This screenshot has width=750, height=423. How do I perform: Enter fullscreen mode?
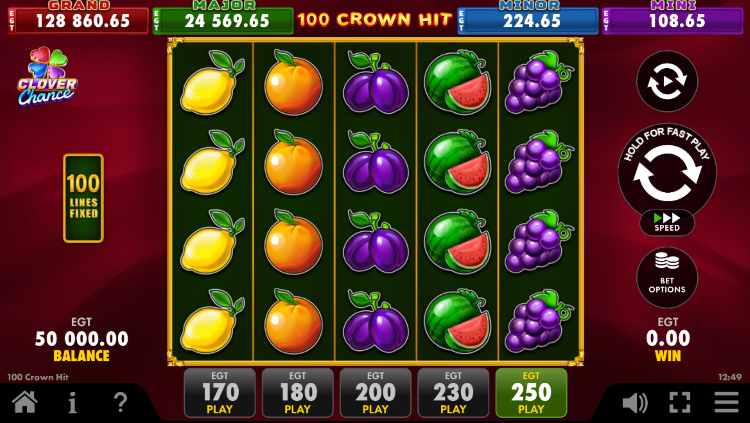click(680, 403)
